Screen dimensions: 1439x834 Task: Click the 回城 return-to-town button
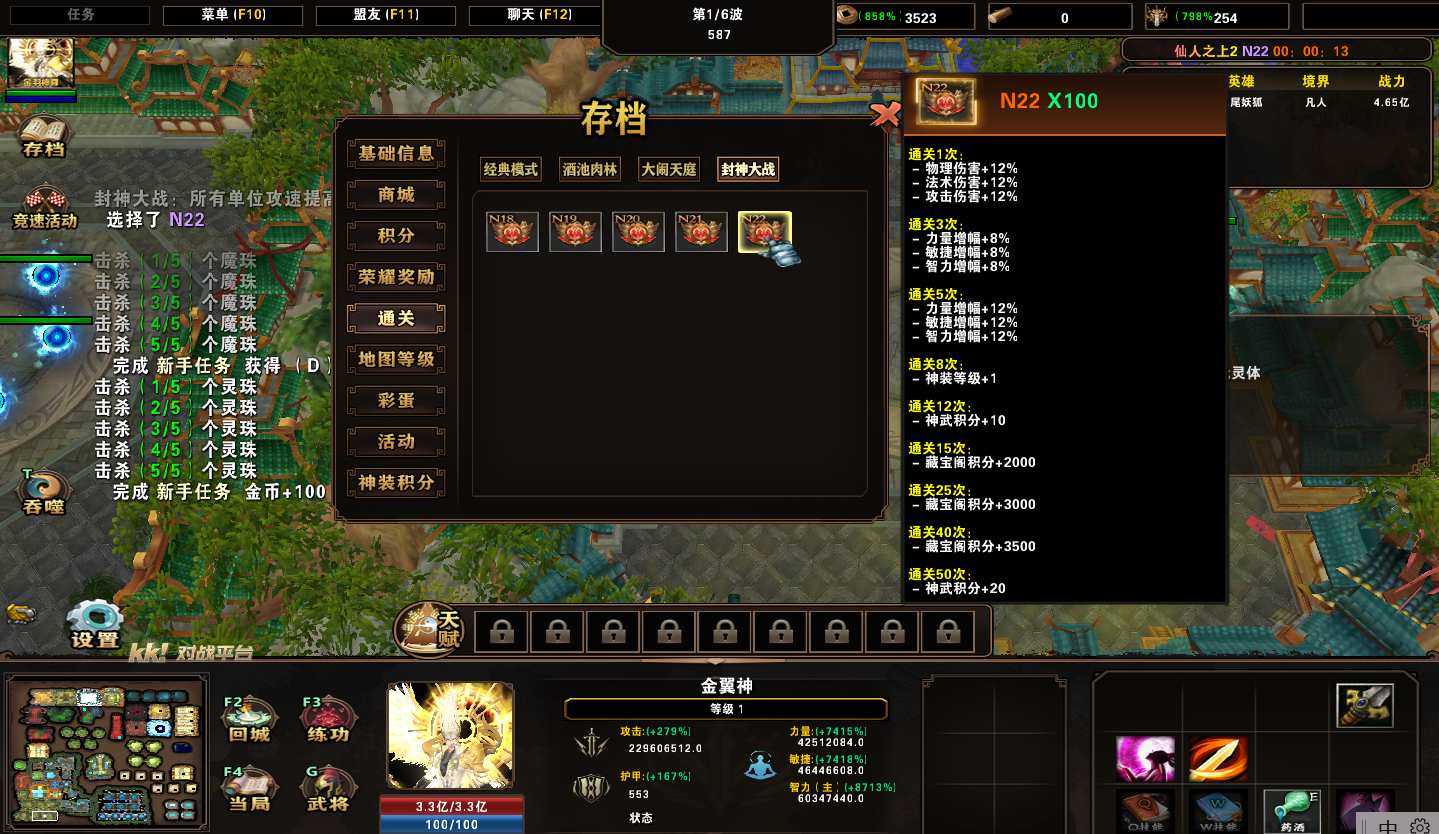[249, 720]
